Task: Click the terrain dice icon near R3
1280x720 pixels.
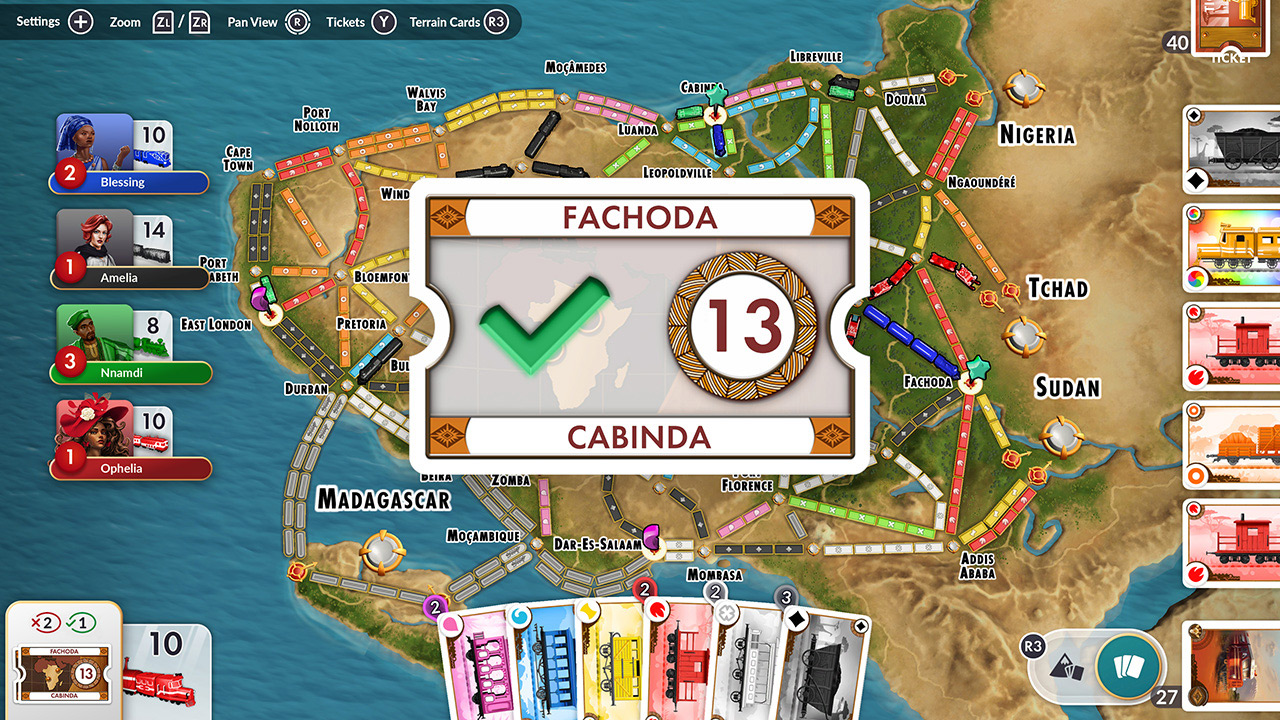Action: click(x=1066, y=667)
